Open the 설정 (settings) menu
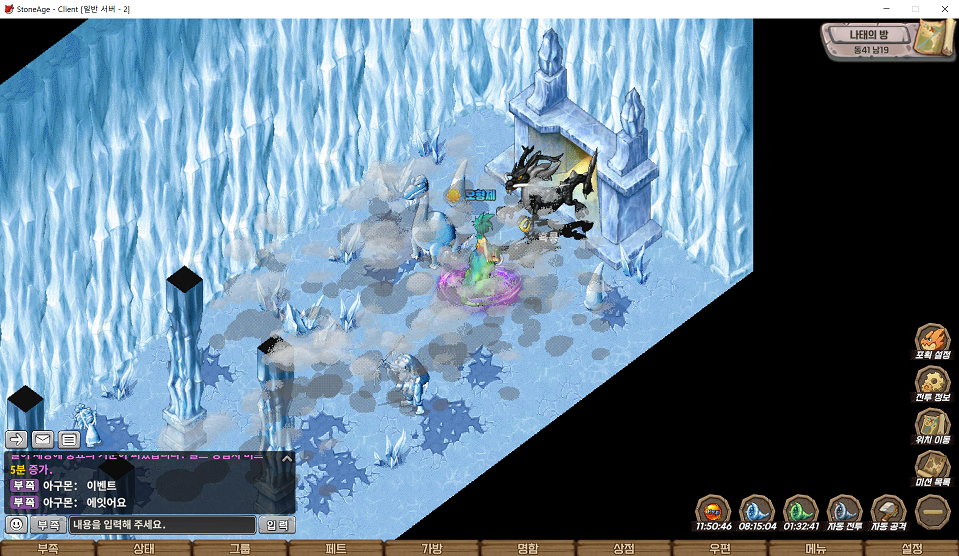This screenshot has width=959, height=556. (912, 548)
